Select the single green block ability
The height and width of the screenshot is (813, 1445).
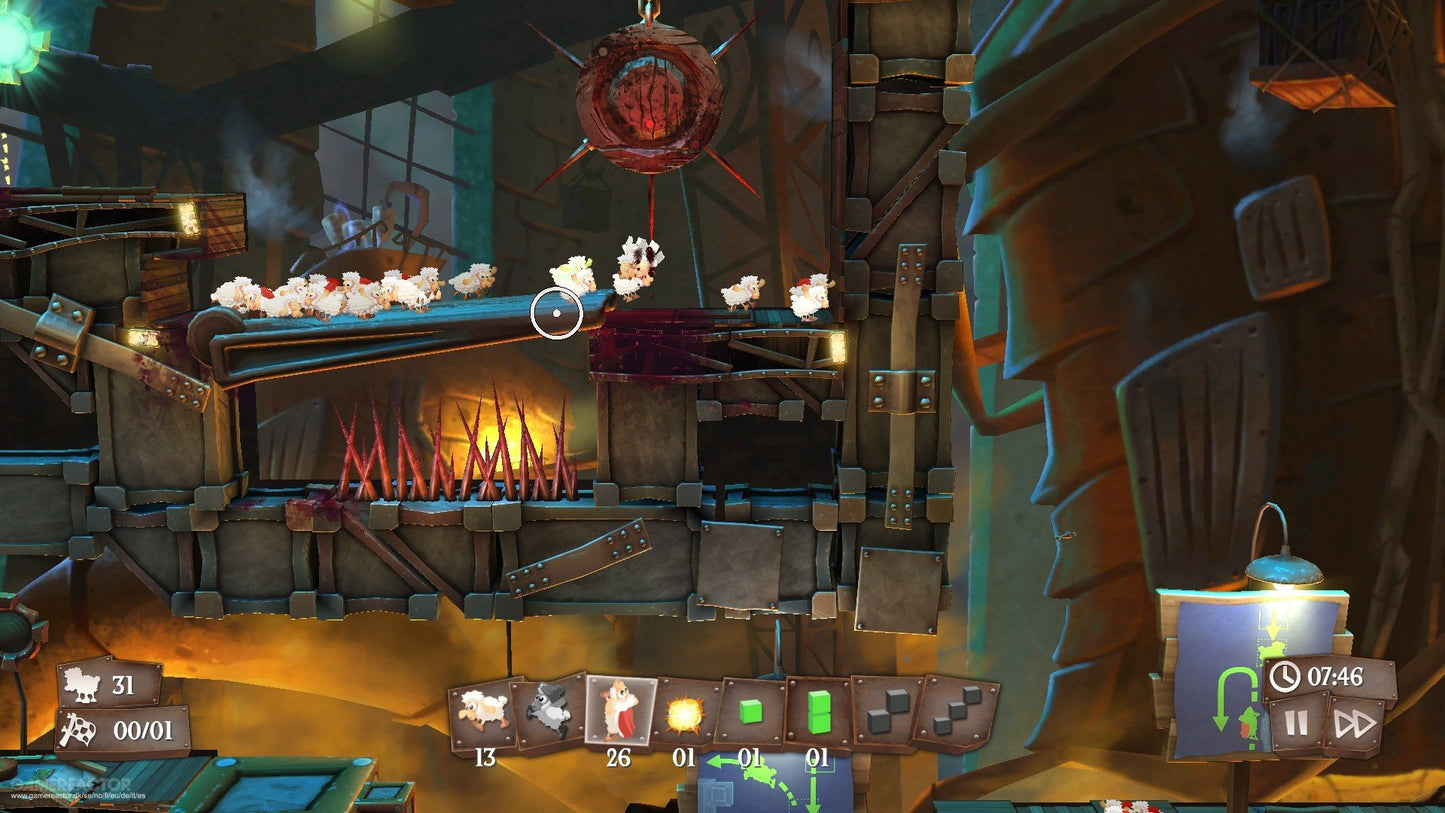(751, 710)
